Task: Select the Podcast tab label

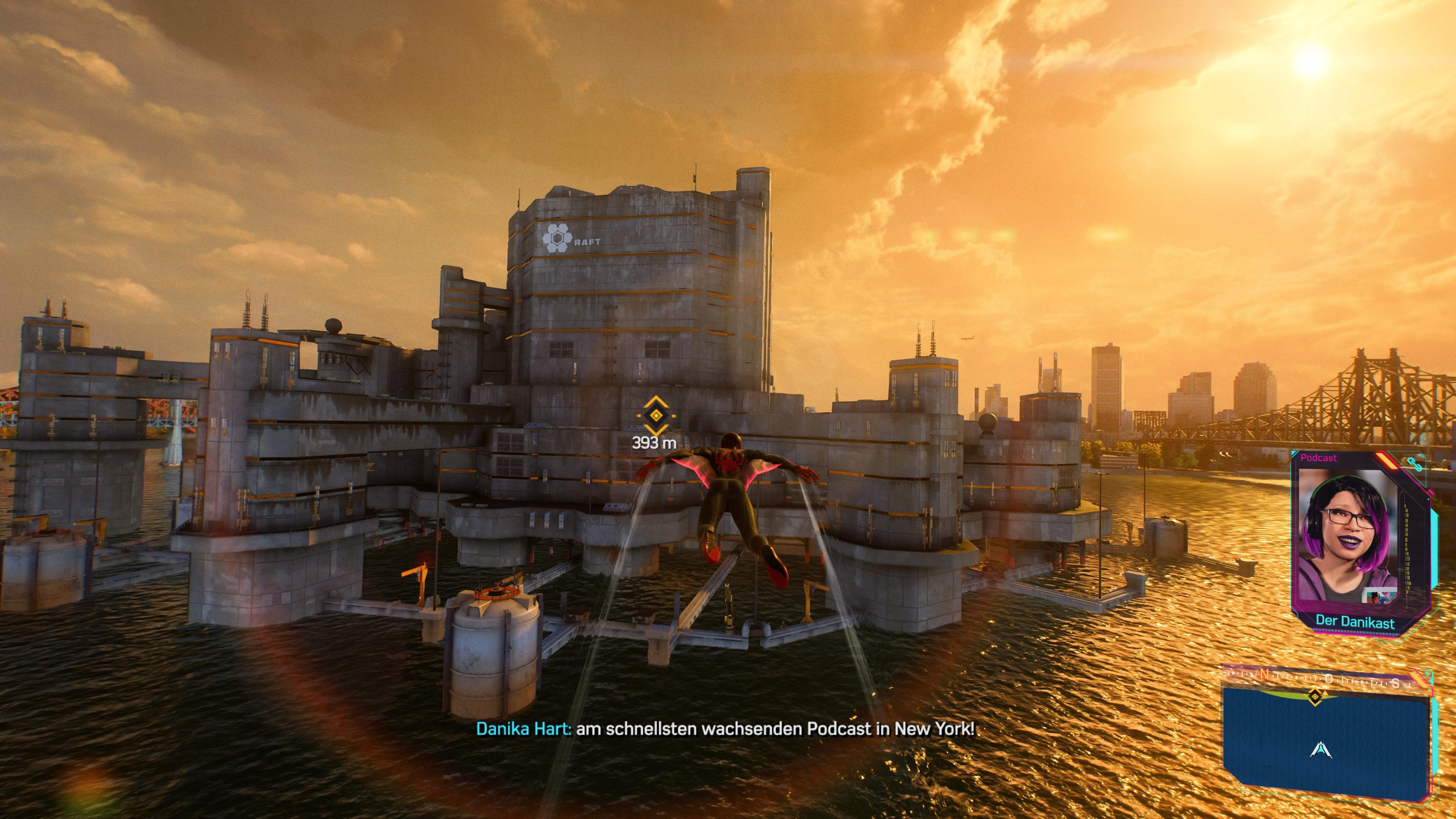Action: (x=1319, y=458)
